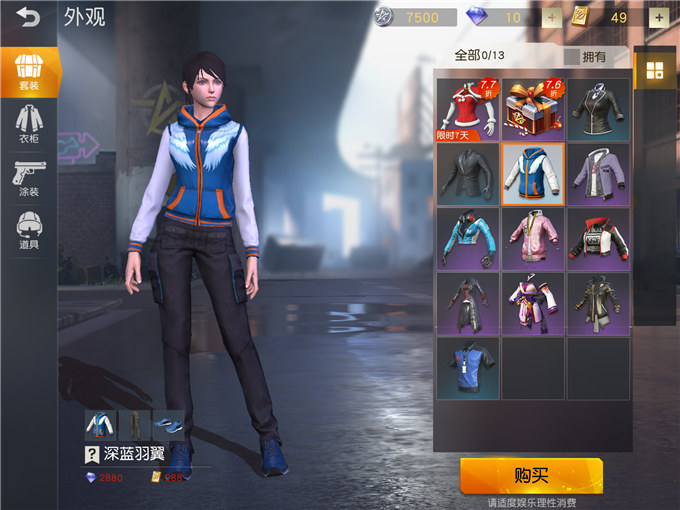The width and height of the screenshot is (680, 510).
Task: Choose the olive trench coat outfit
Action: pyautogui.click(x=598, y=303)
